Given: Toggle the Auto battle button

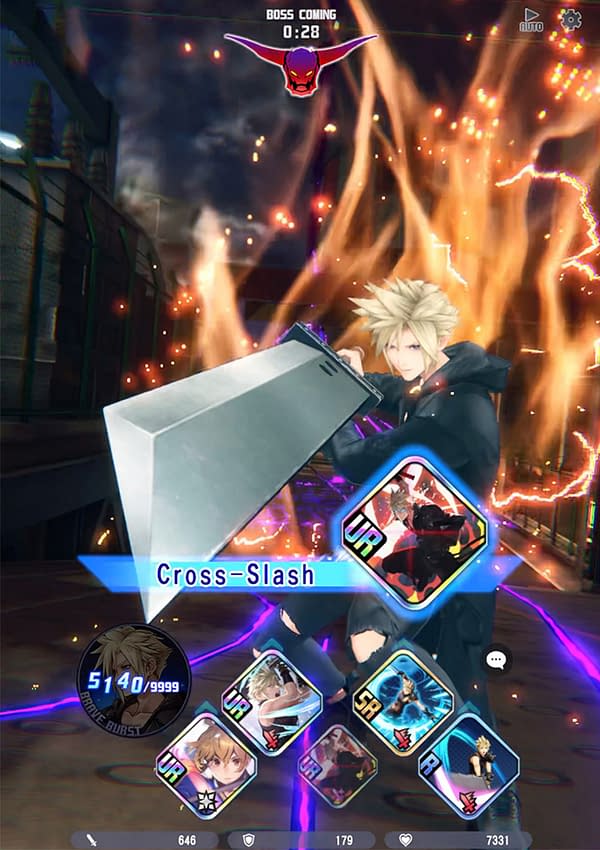Looking at the screenshot, I should 531,20.
